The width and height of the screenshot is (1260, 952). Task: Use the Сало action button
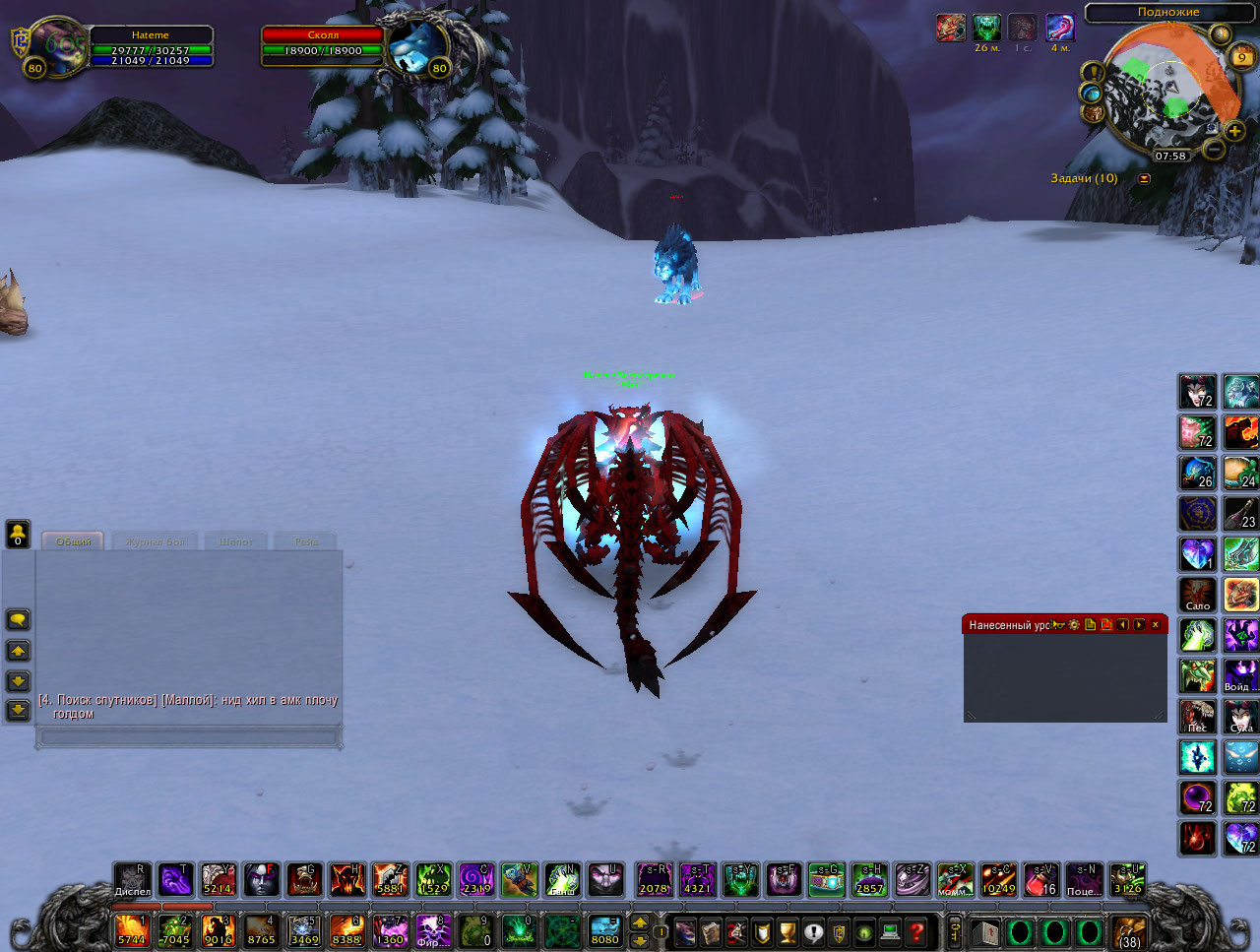pyautogui.click(x=1197, y=596)
